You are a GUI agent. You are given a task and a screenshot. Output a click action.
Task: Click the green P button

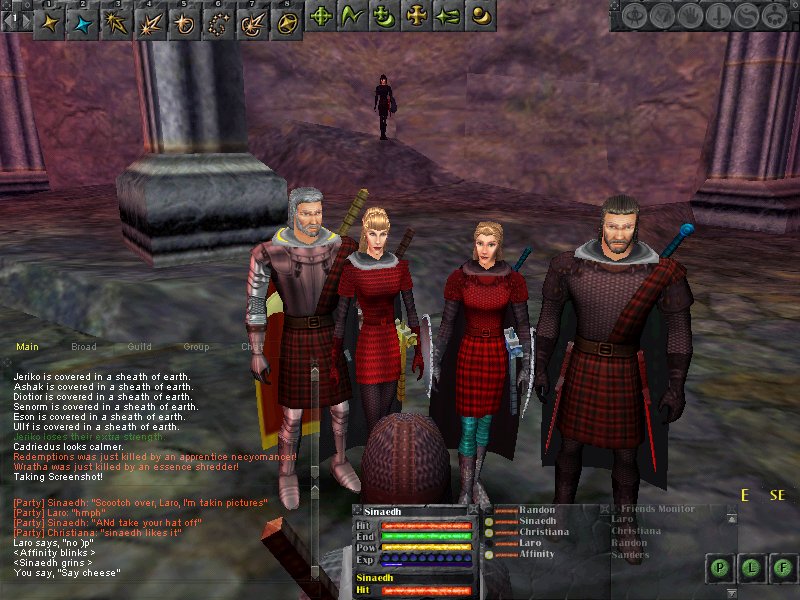(720, 568)
